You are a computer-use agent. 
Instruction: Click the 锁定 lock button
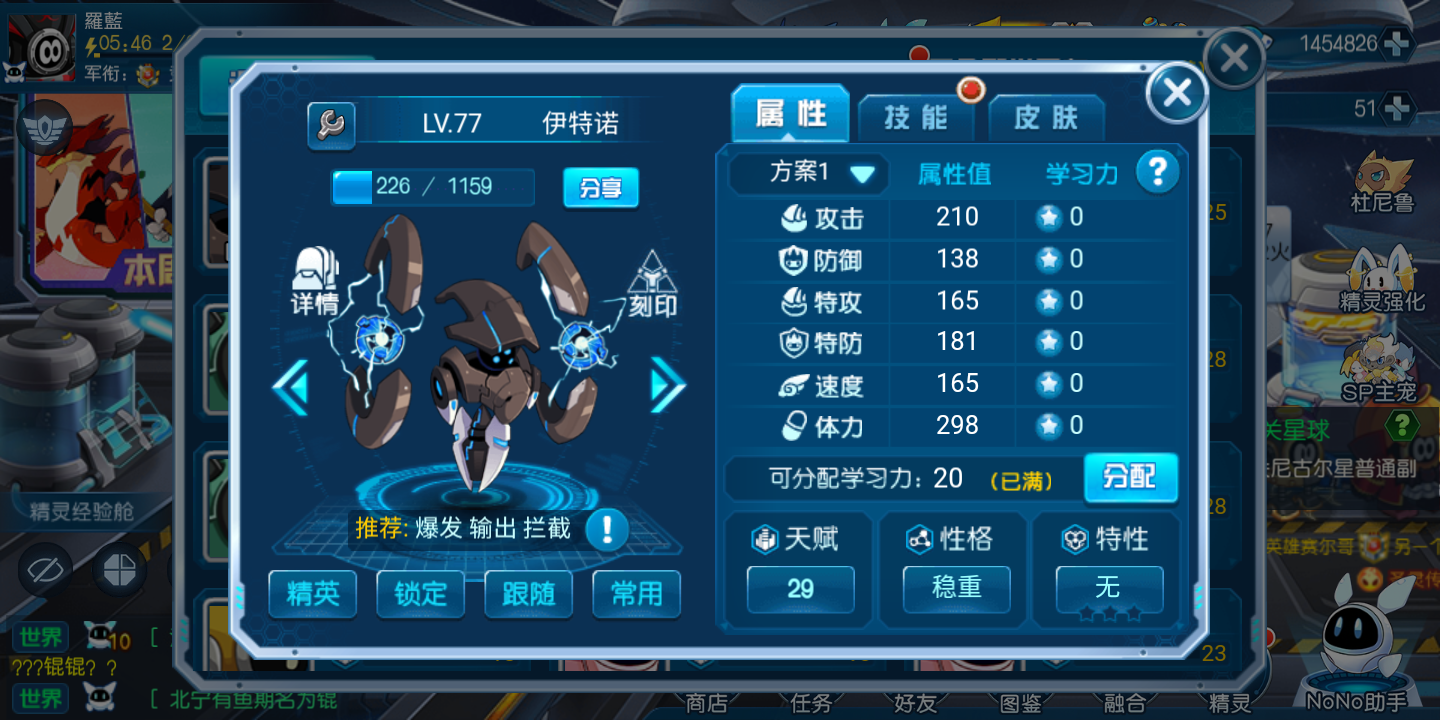coord(420,593)
